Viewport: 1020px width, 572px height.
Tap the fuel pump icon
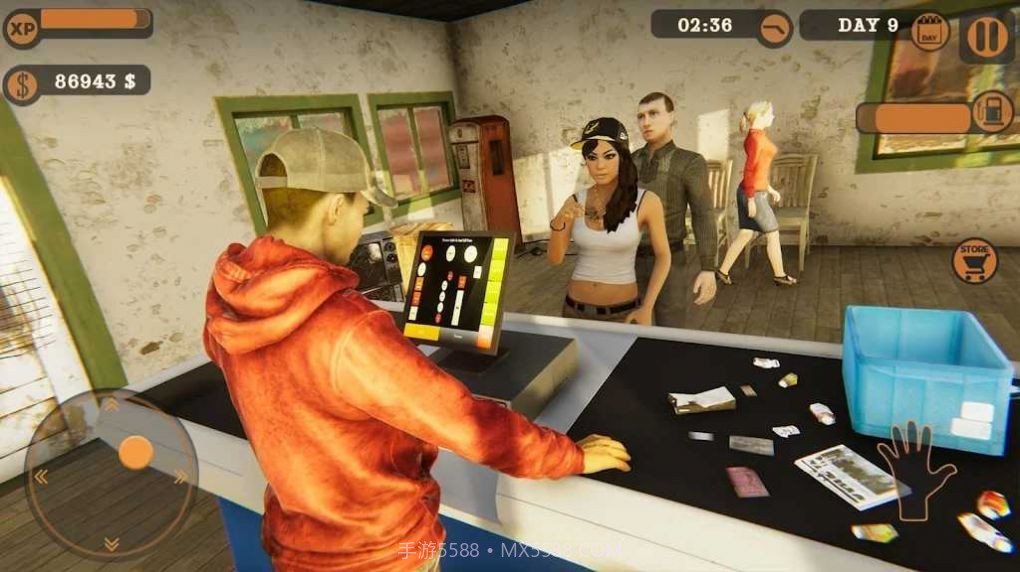(992, 111)
